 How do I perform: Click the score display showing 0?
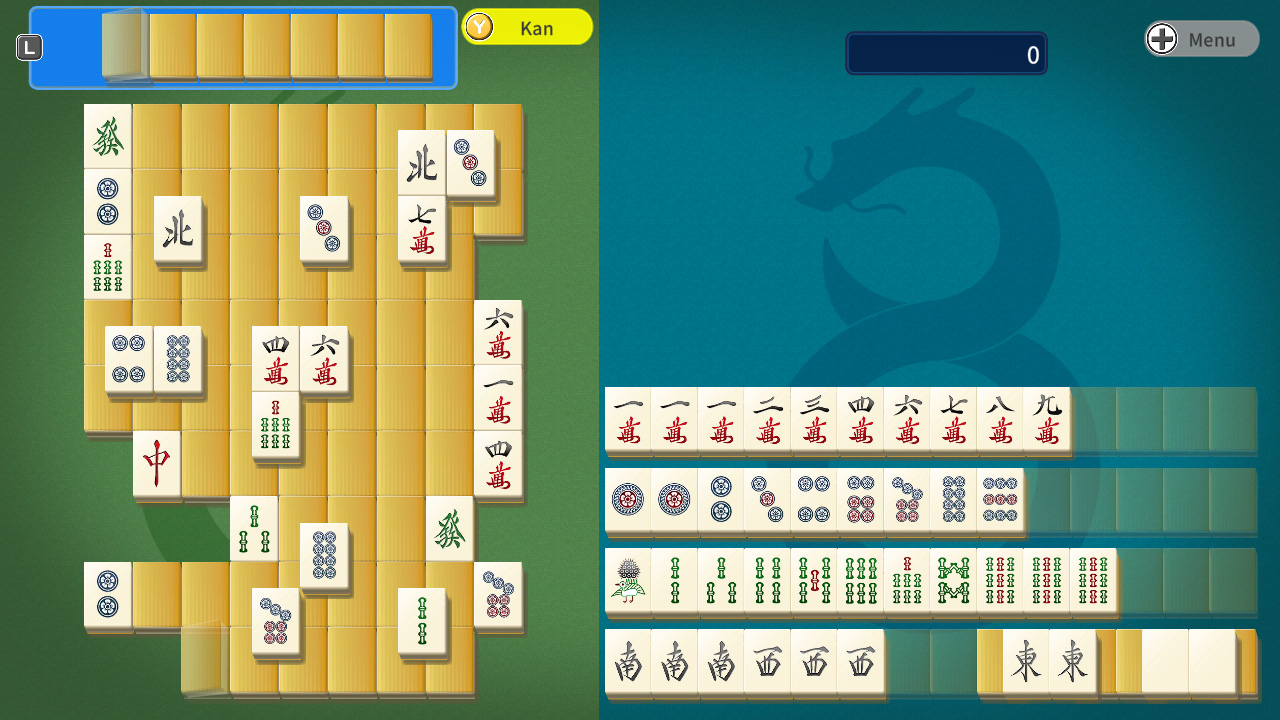(x=946, y=52)
